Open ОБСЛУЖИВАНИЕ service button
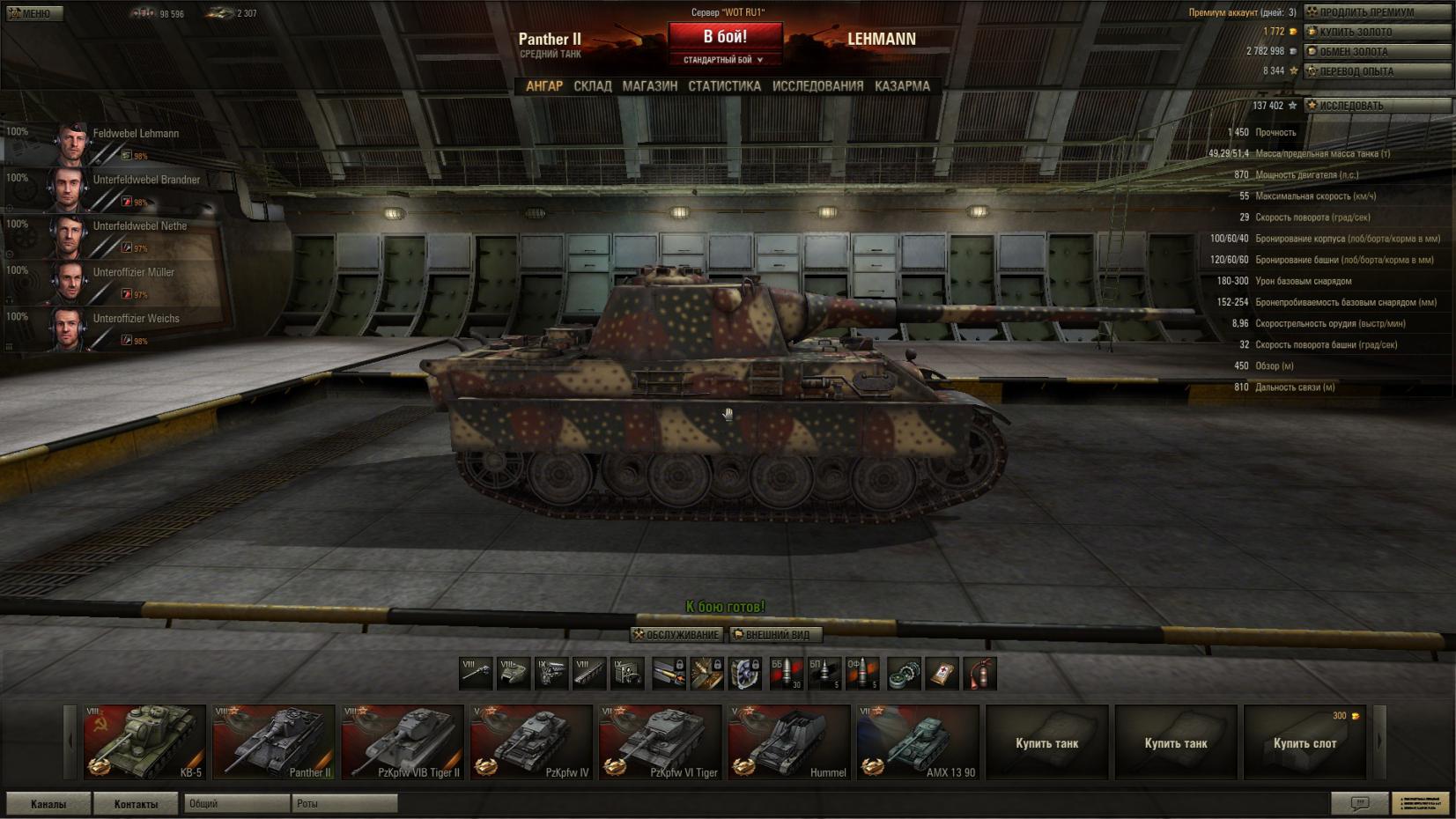Viewport: 1456px width, 819px height. [x=676, y=634]
